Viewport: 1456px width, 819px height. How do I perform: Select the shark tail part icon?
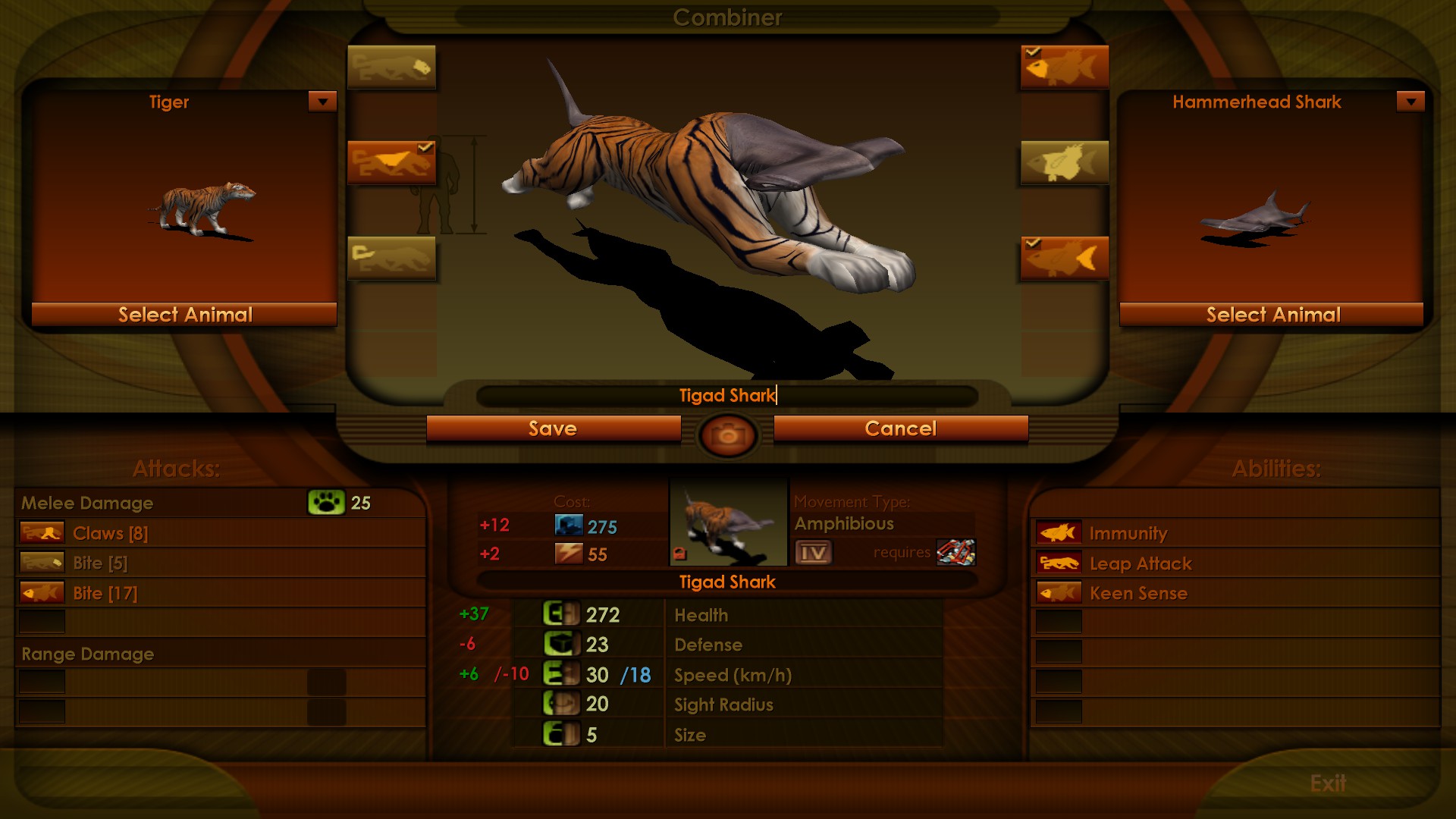[x=1064, y=258]
